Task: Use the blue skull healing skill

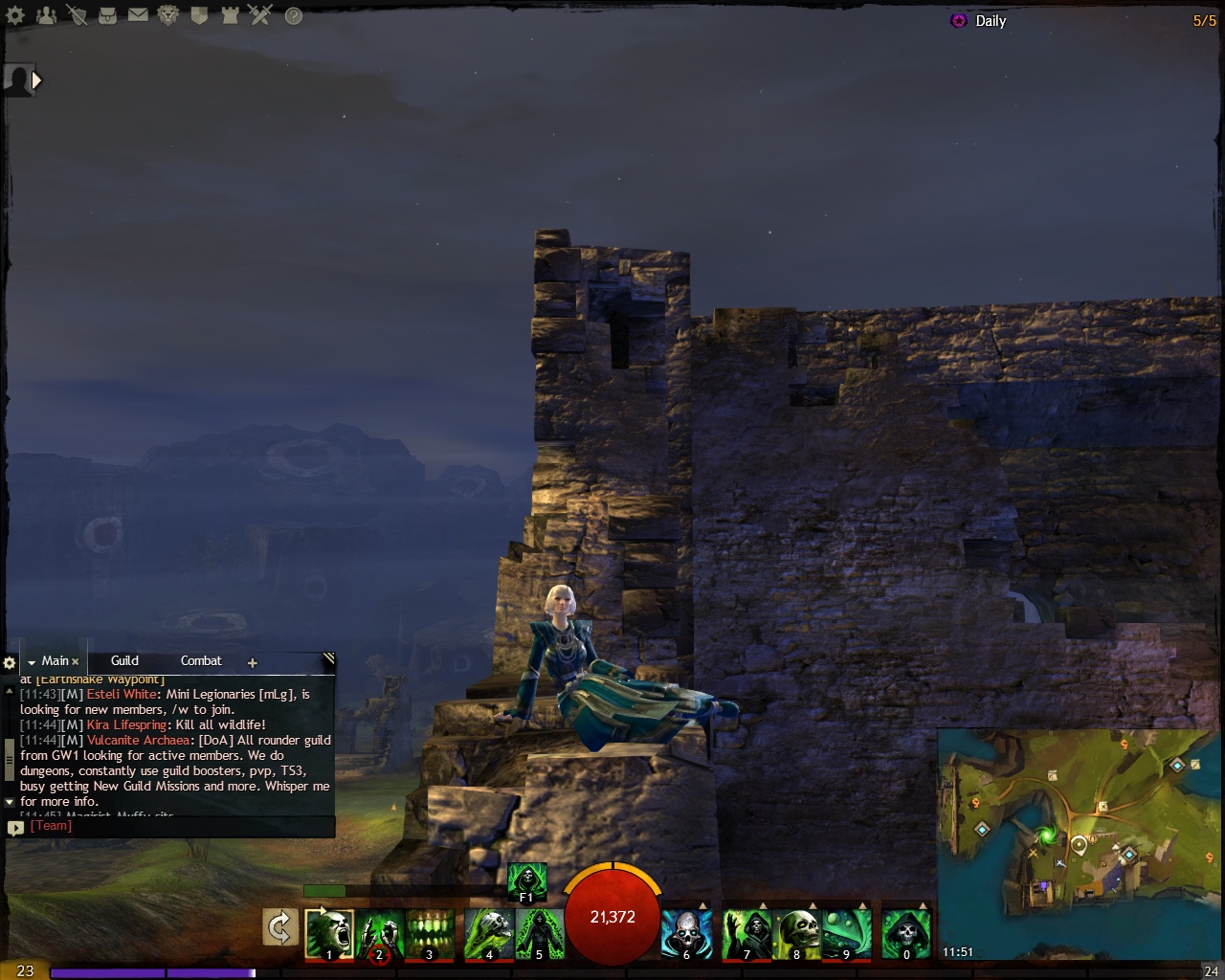Action: point(685,933)
